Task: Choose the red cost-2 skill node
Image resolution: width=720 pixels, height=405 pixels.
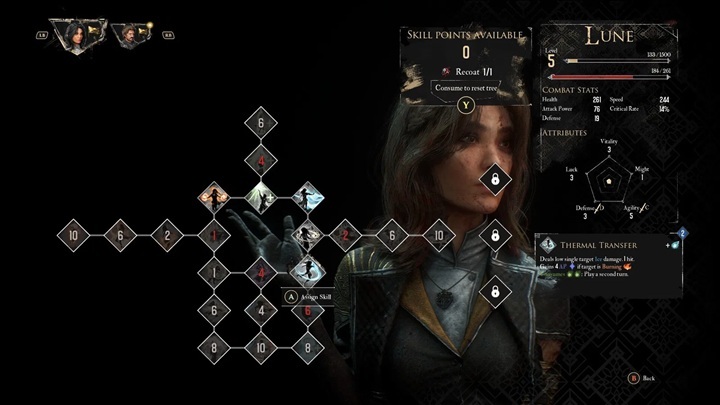Action: click(x=345, y=237)
